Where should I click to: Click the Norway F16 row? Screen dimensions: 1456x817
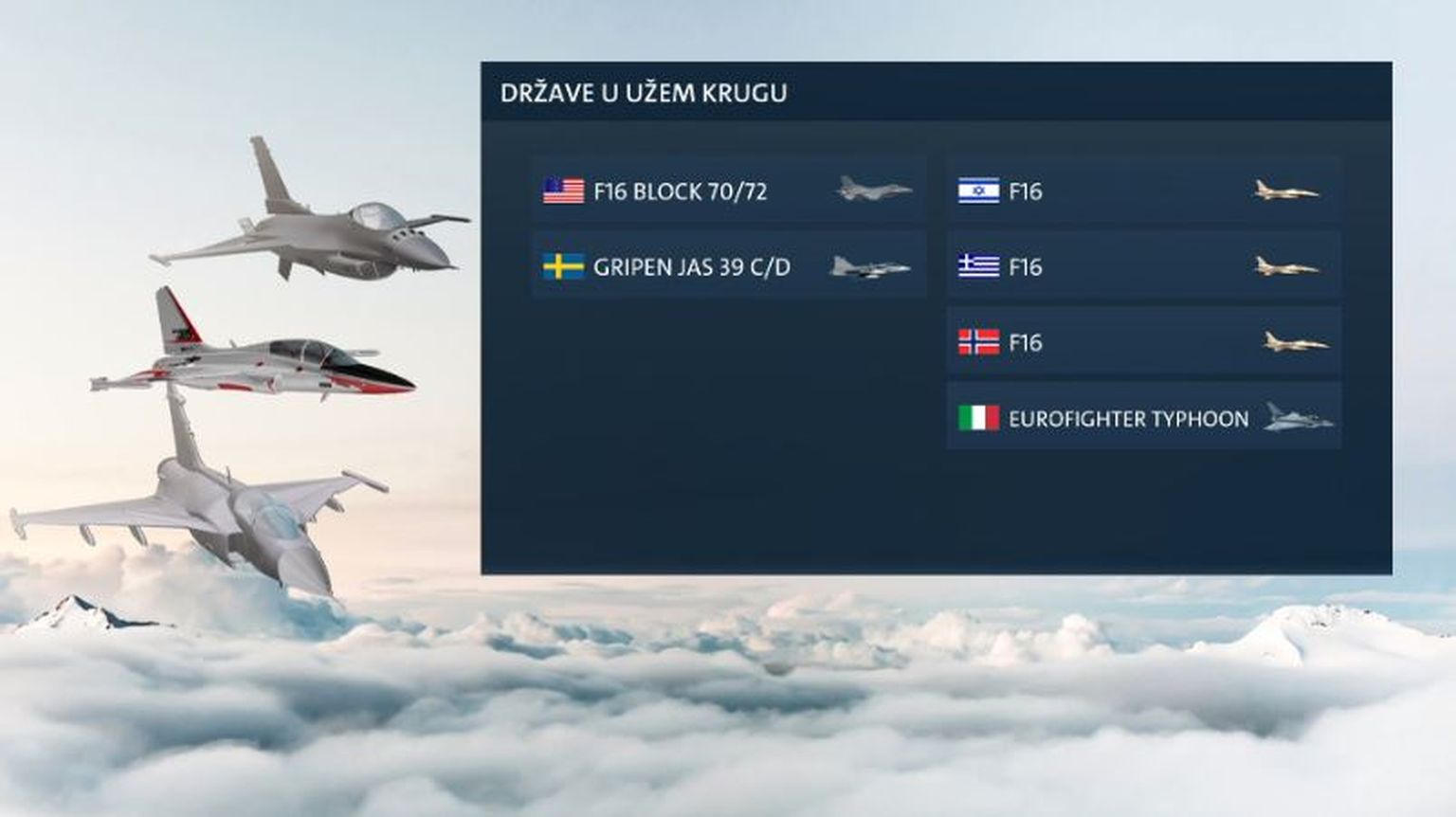coord(1143,342)
